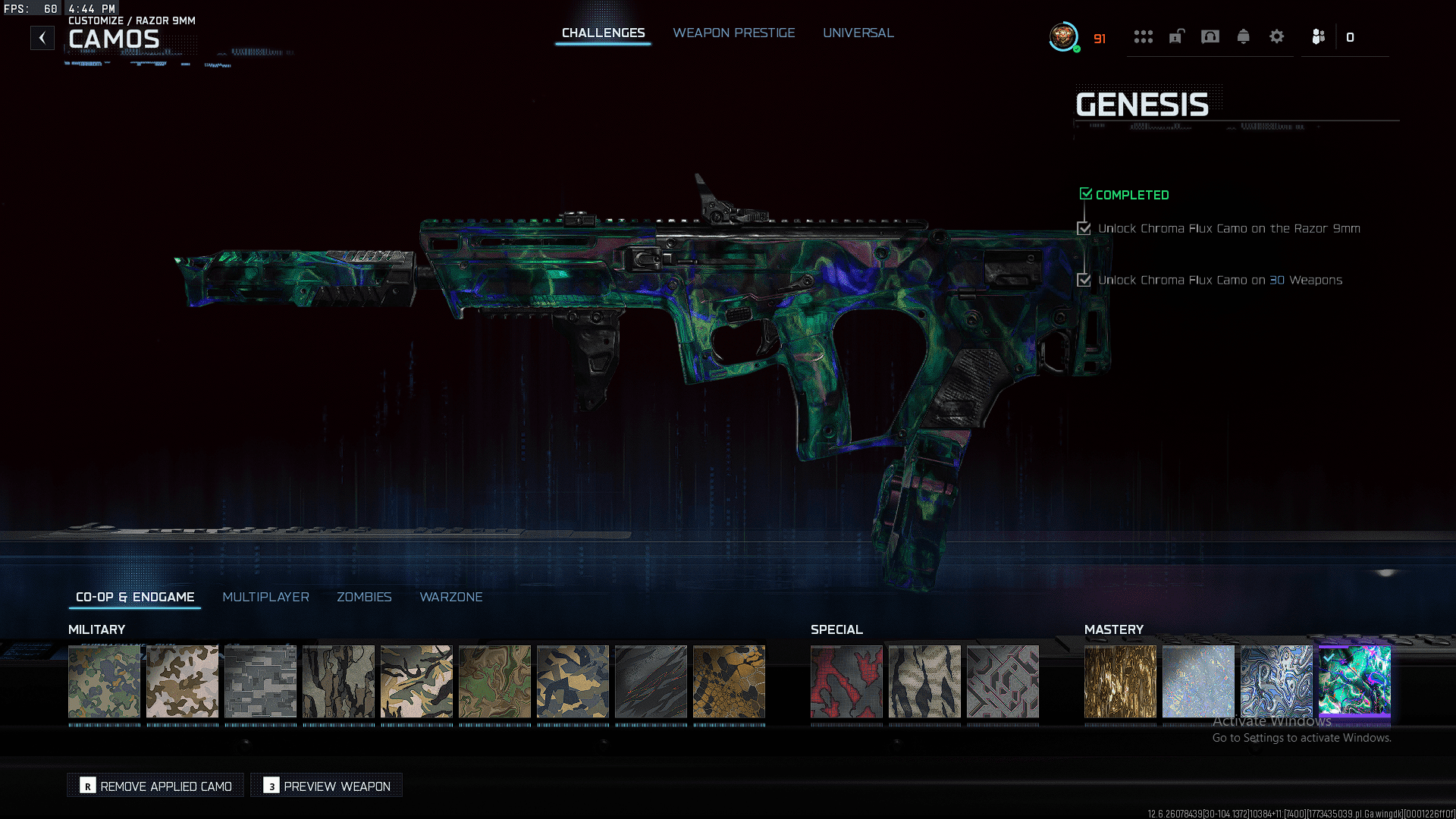Remove the applied camo

coord(156,786)
